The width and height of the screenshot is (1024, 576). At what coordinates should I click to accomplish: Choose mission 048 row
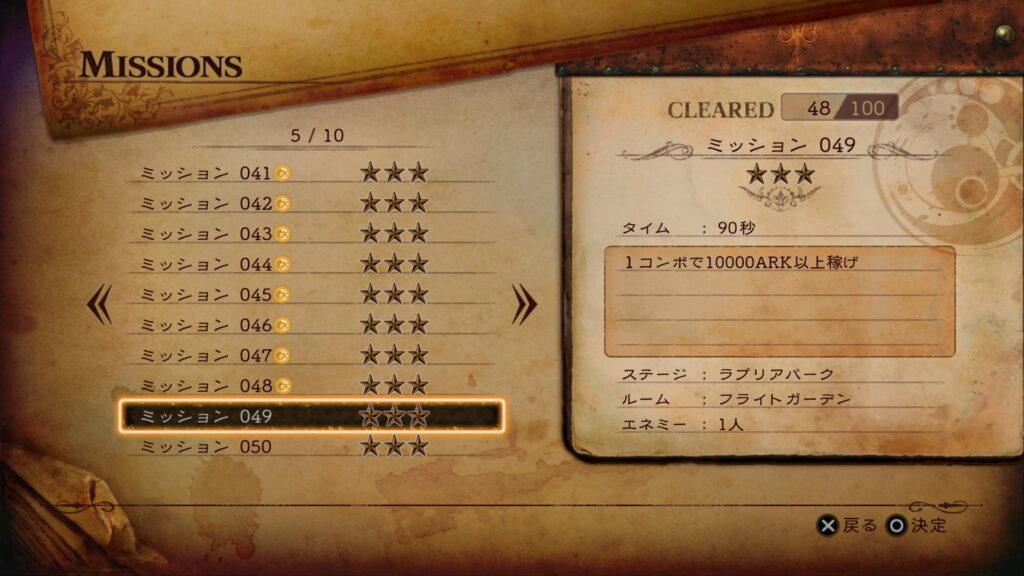310,385
